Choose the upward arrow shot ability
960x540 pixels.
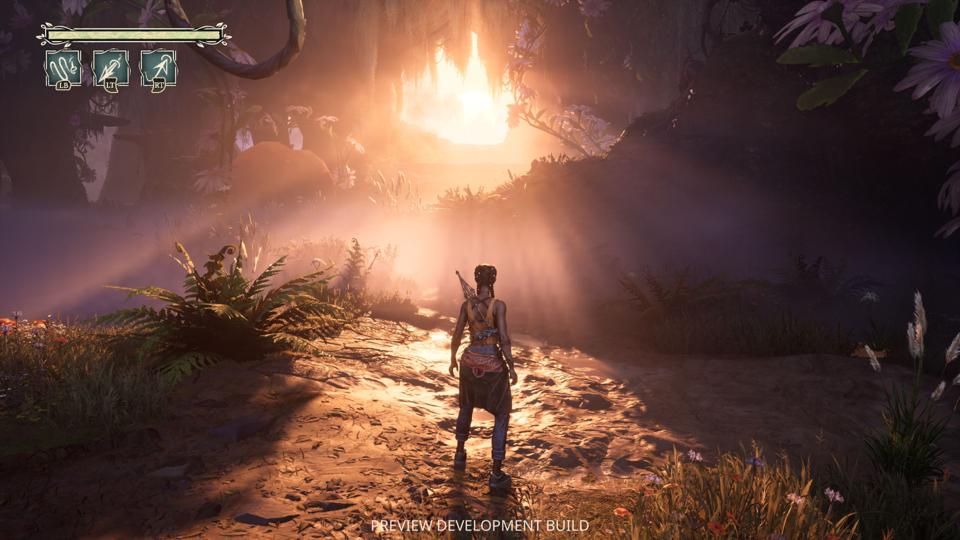pyautogui.click(x=158, y=68)
